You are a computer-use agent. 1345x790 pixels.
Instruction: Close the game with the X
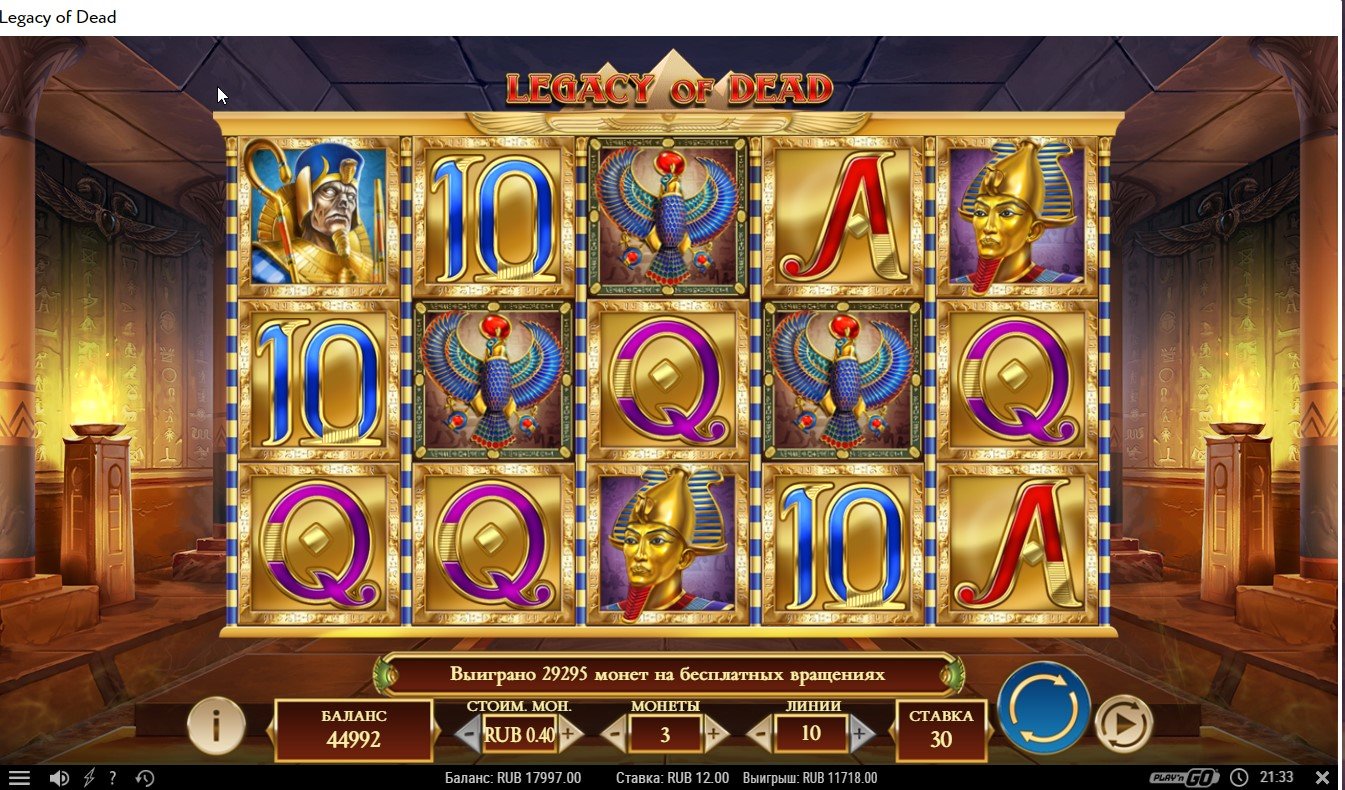[x=1322, y=777]
